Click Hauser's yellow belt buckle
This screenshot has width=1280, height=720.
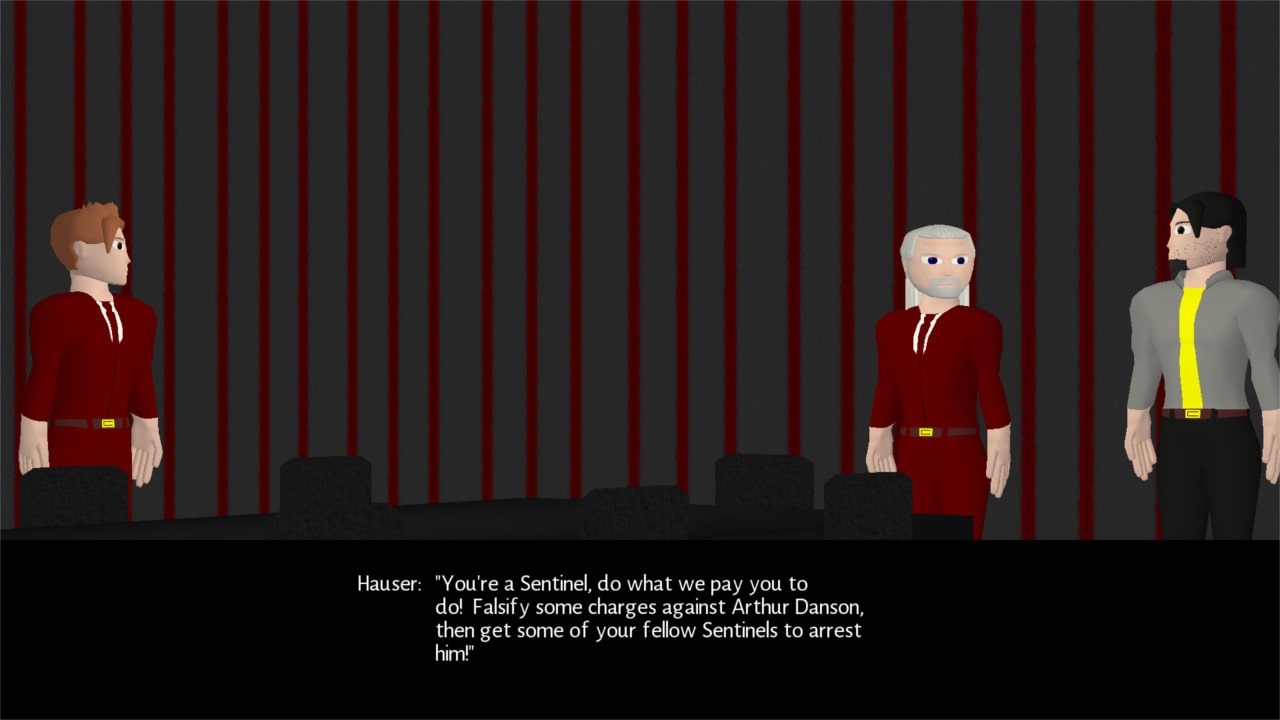point(925,432)
